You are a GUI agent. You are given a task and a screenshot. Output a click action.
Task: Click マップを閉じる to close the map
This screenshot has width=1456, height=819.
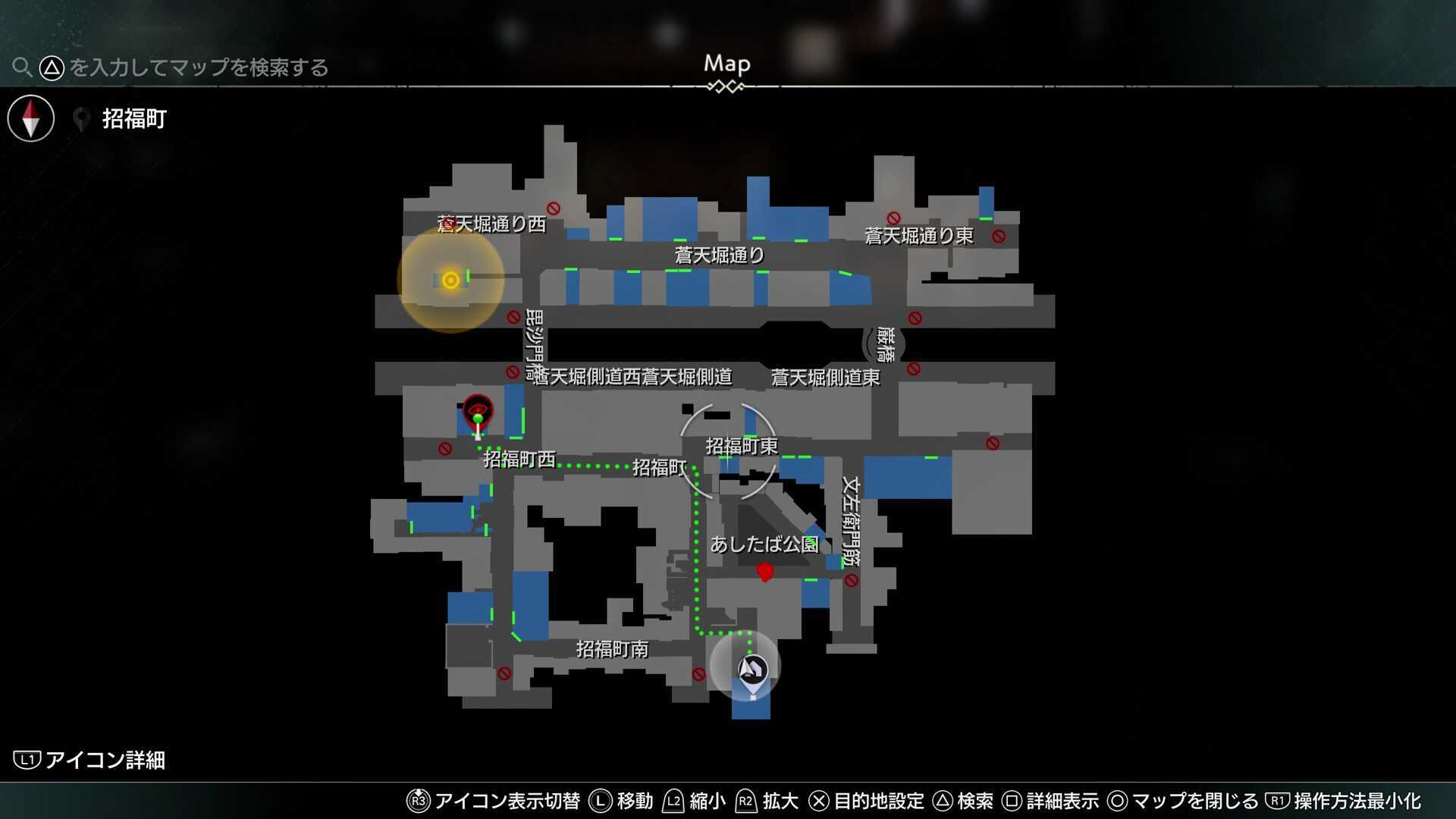click(x=1187, y=800)
